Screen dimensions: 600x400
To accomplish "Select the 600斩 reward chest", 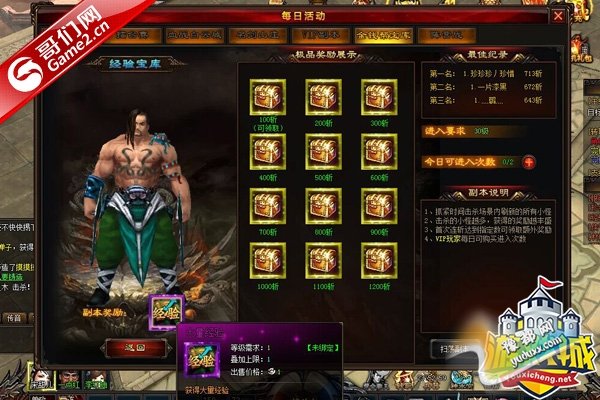I will (x=377, y=152).
